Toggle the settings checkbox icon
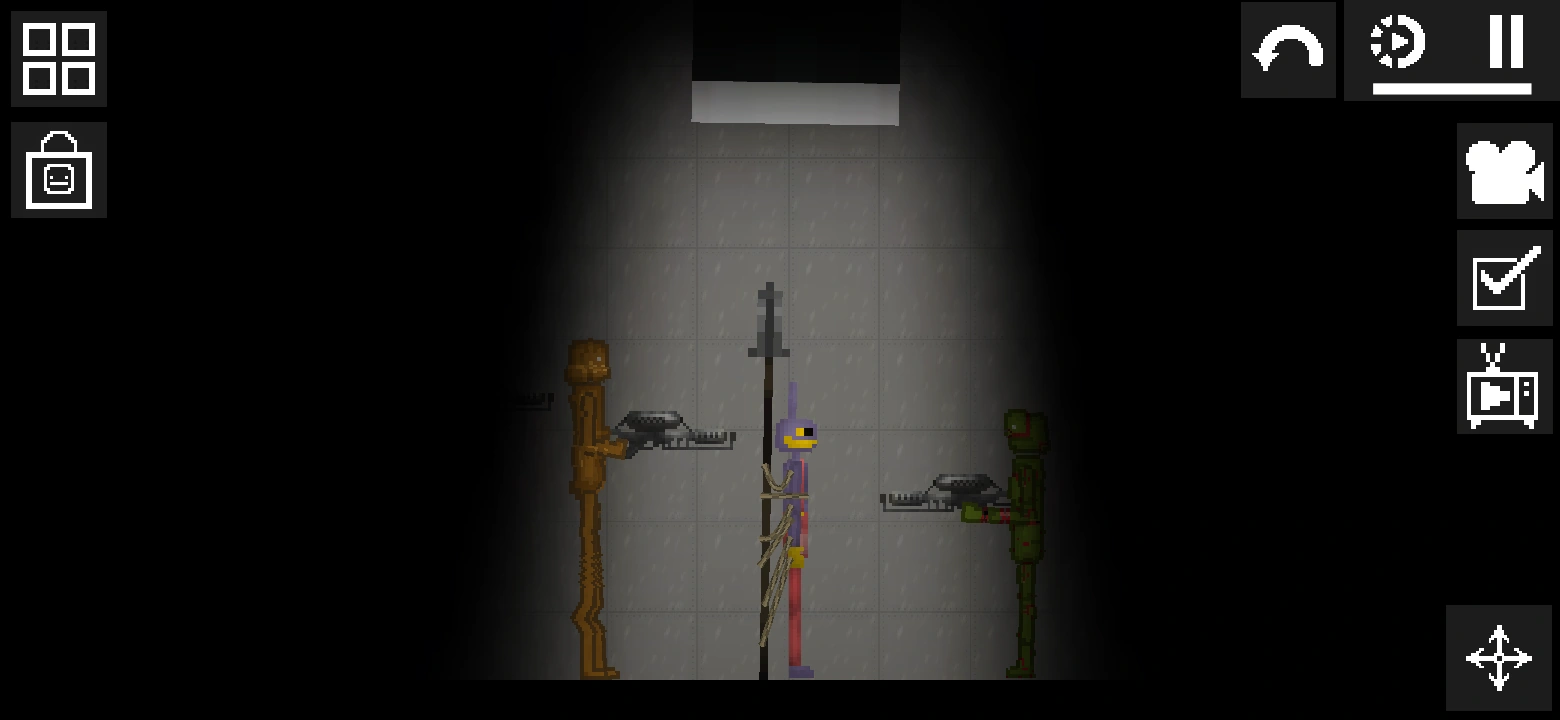 1504,277
